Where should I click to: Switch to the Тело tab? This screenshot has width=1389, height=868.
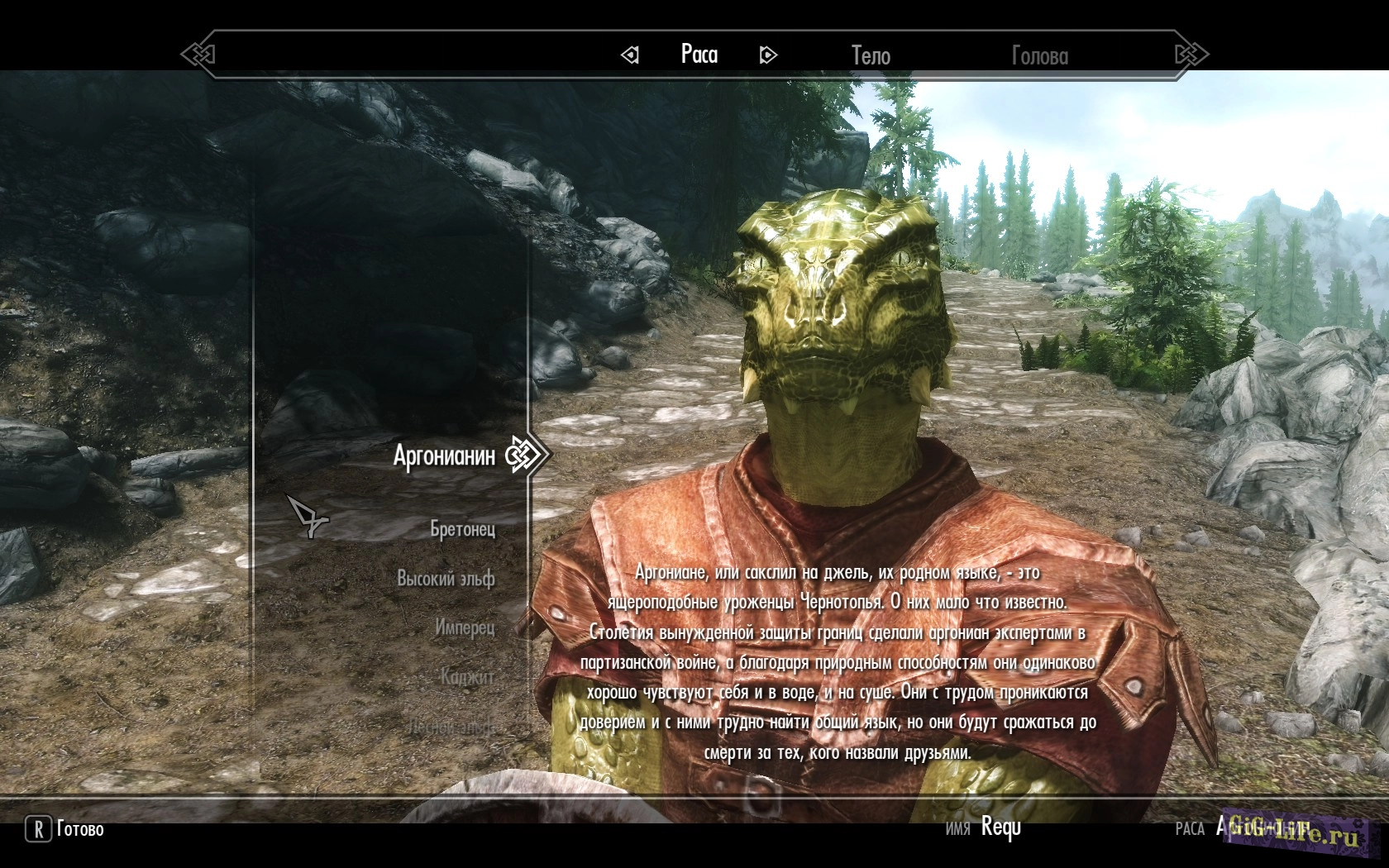pos(871,55)
